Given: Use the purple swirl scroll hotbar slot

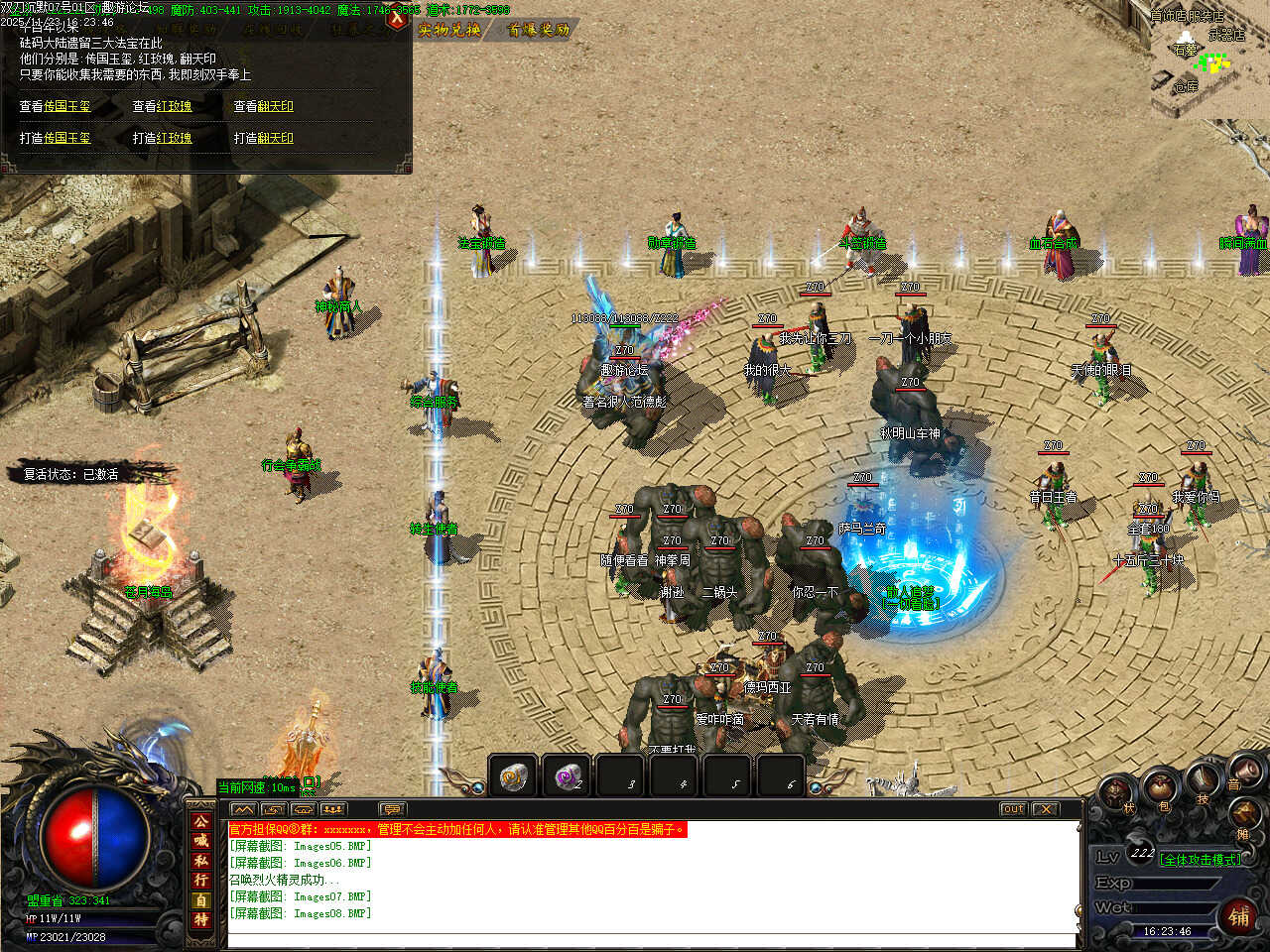Looking at the screenshot, I should pyautogui.click(x=567, y=776).
